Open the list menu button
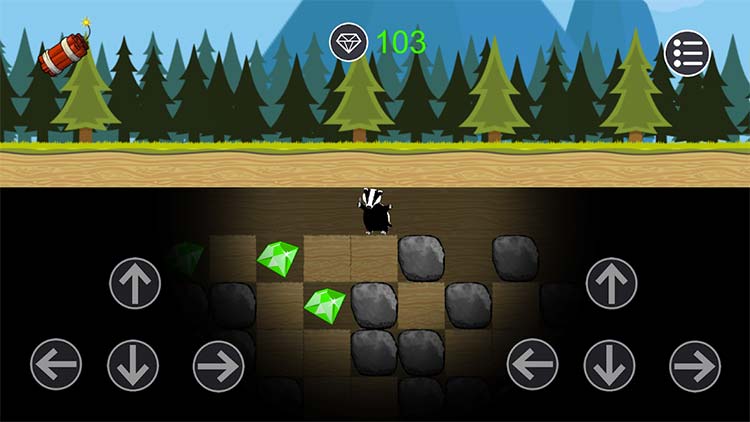This screenshot has width=750, height=422. click(x=687, y=53)
